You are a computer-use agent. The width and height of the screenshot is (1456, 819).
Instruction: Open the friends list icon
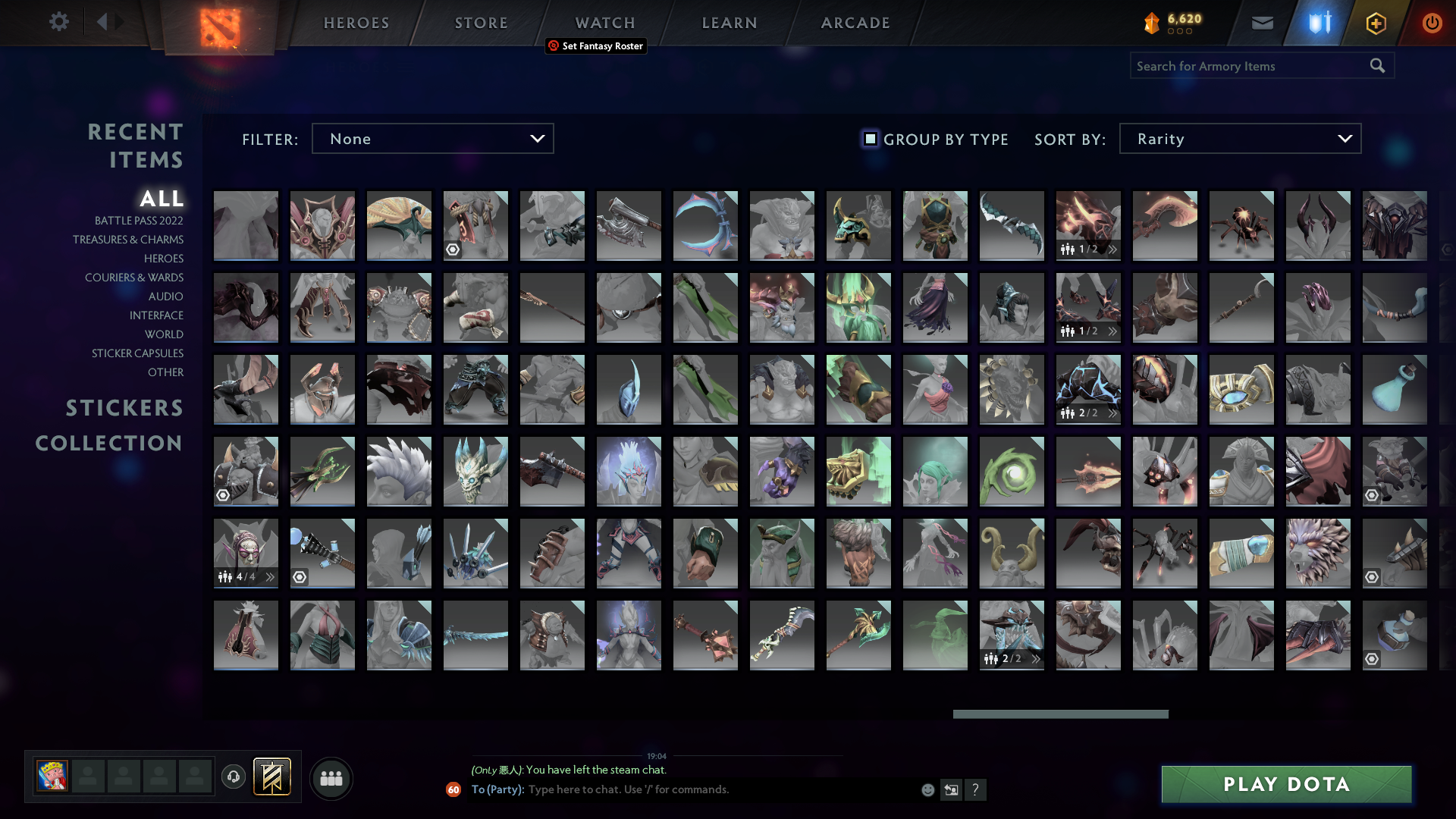point(331,778)
